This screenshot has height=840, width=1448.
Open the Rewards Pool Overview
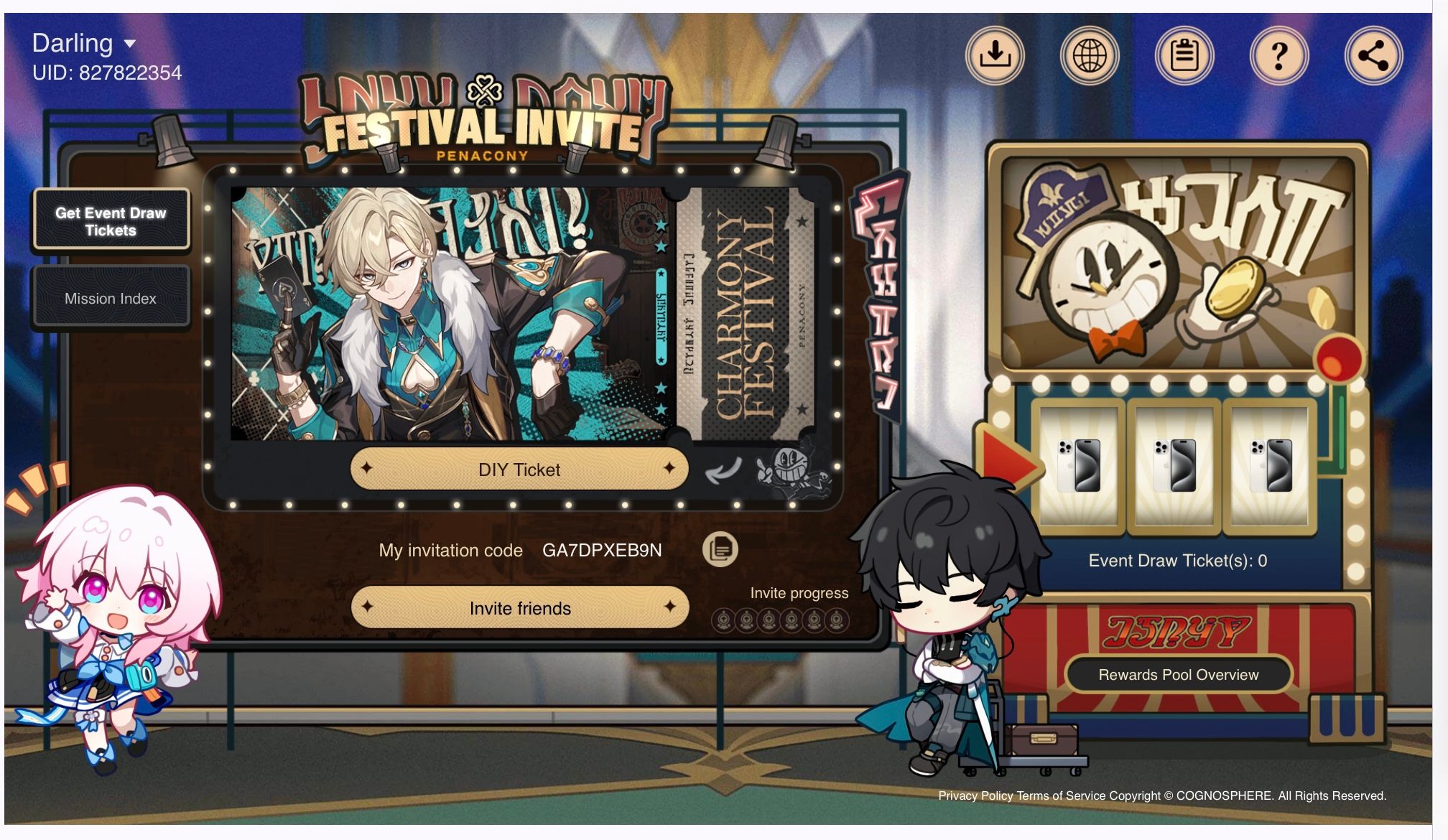(x=1177, y=674)
